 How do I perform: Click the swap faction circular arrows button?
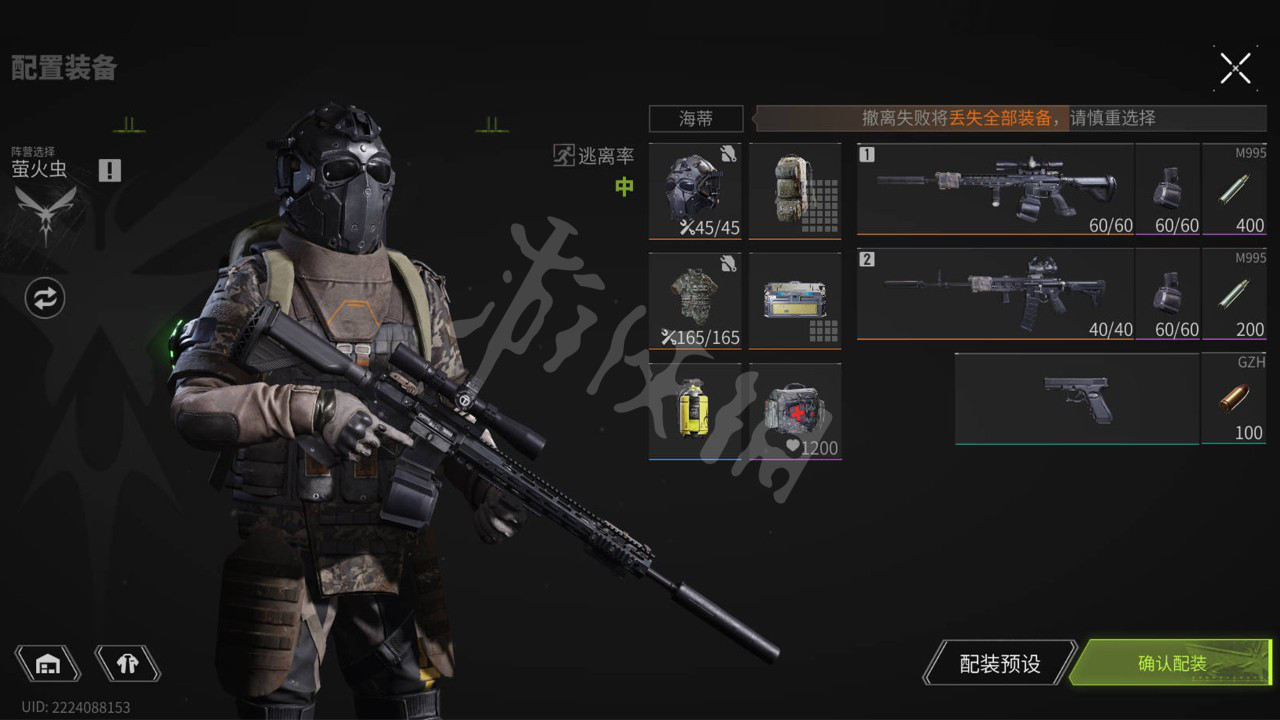coord(45,298)
